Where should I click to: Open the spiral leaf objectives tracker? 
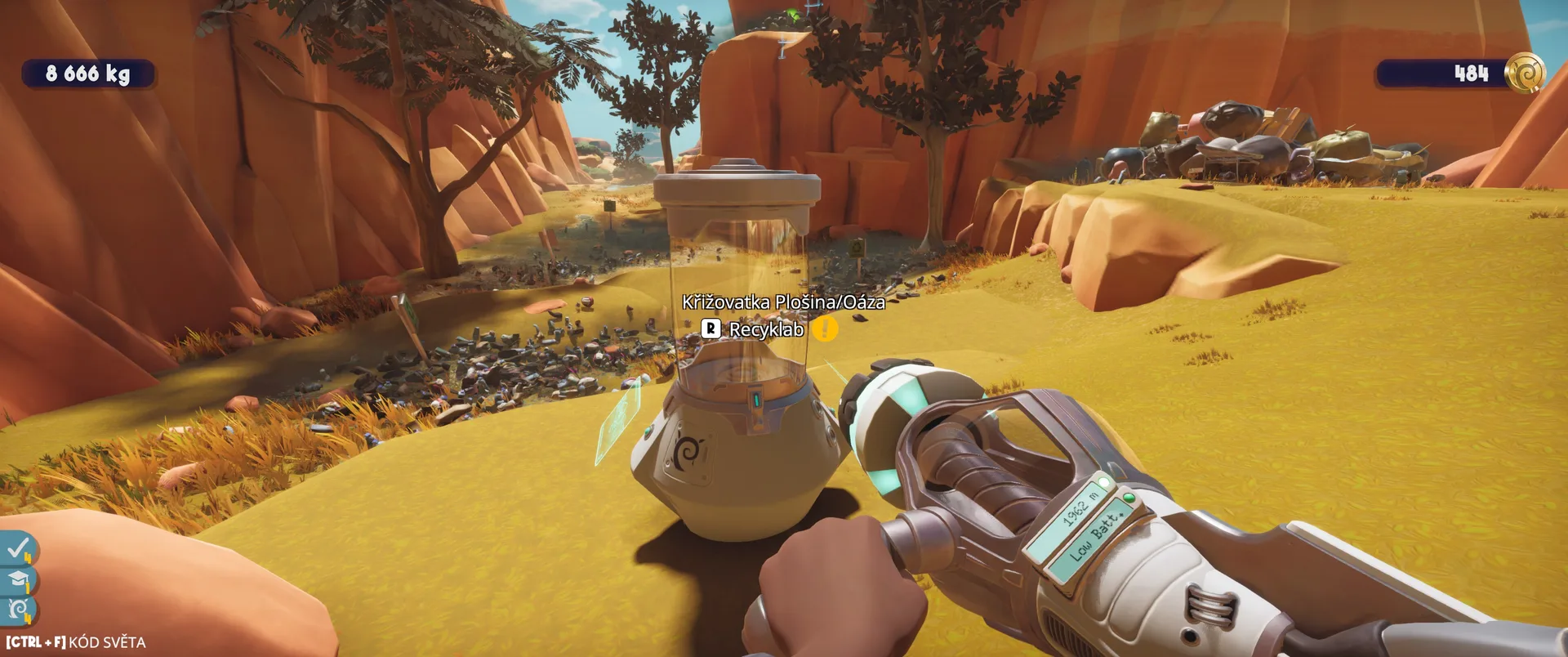(17, 610)
